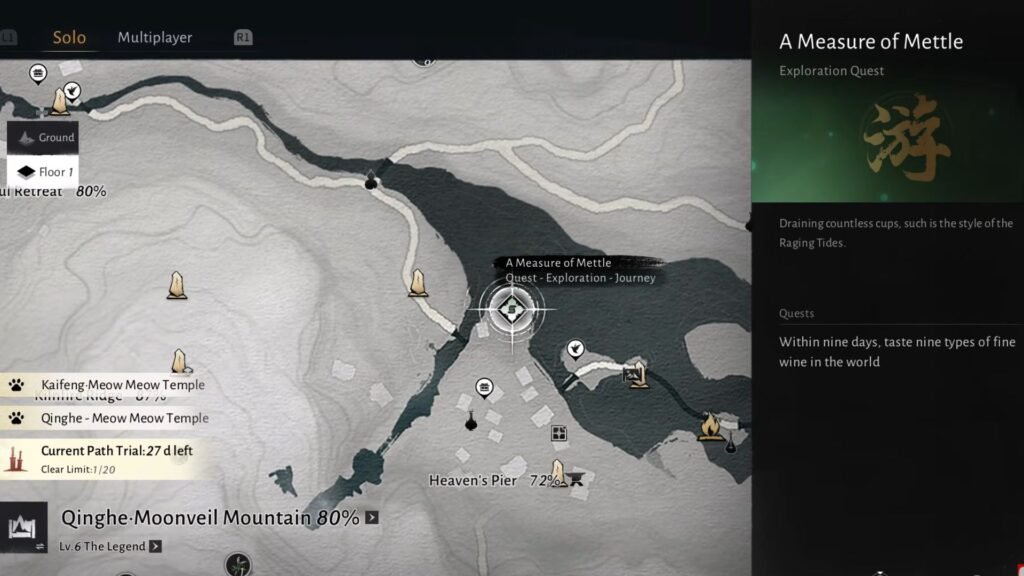1024x576 pixels.
Task: Select the campfire map marker
Action: click(x=711, y=427)
